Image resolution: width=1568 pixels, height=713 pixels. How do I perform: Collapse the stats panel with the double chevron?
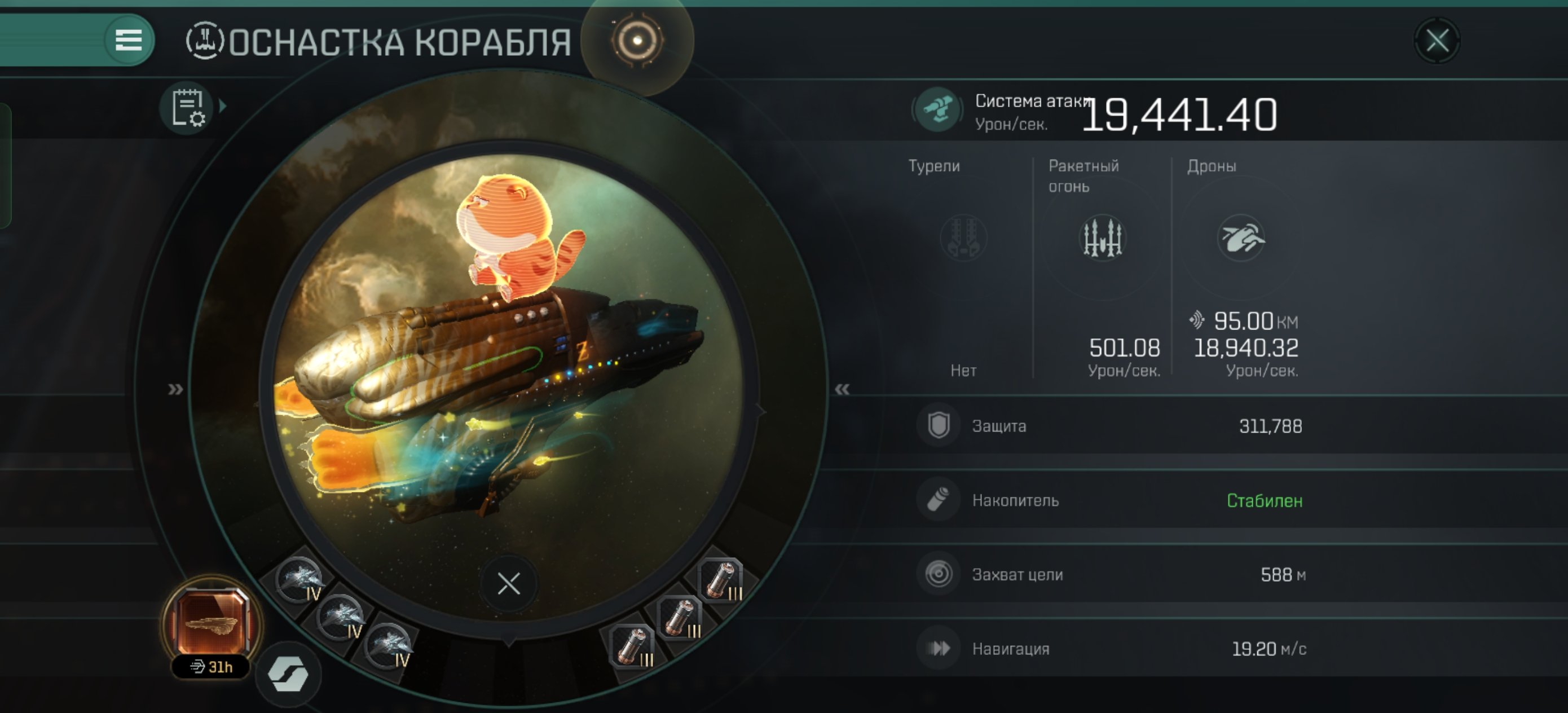[842, 389]
